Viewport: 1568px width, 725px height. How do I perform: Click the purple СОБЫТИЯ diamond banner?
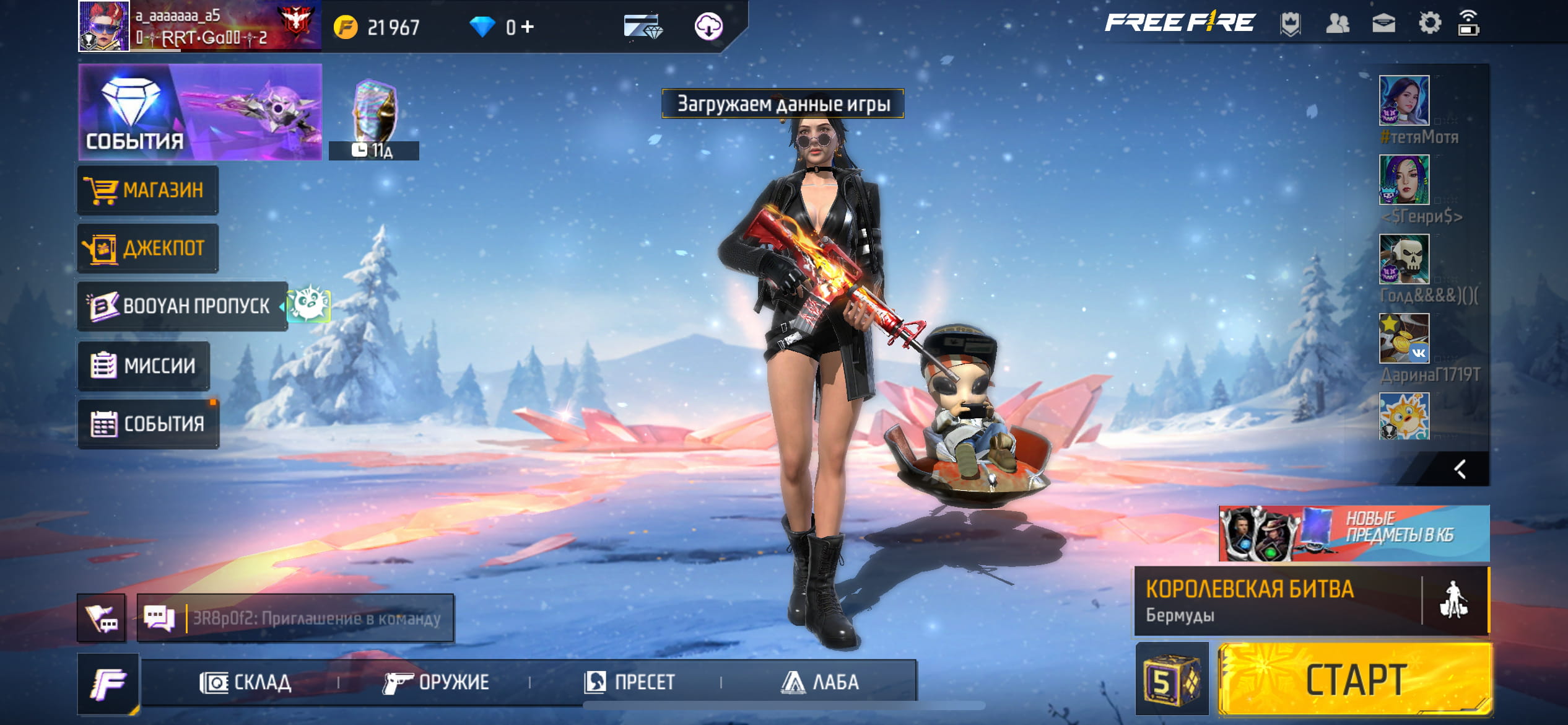tap(199, 112)
